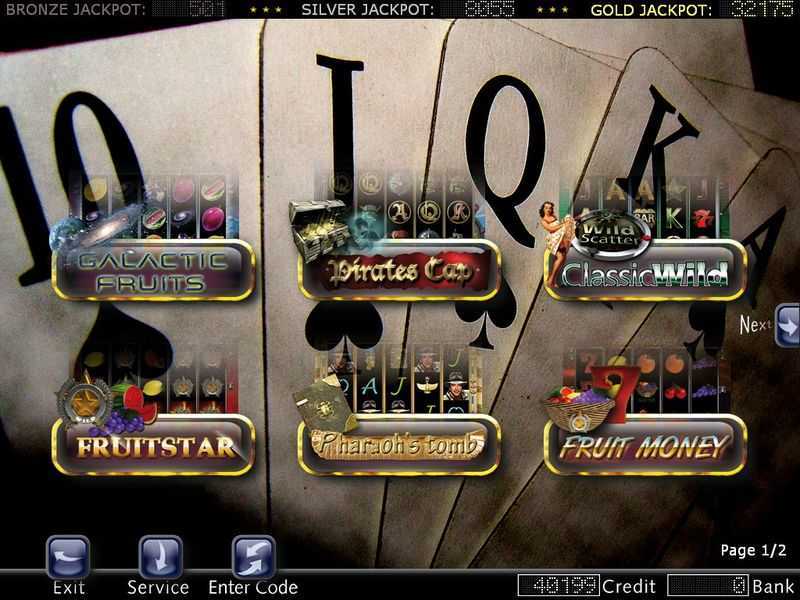
Task: Open the Pirates Cap slot game
Action: [x=399, y=269]
